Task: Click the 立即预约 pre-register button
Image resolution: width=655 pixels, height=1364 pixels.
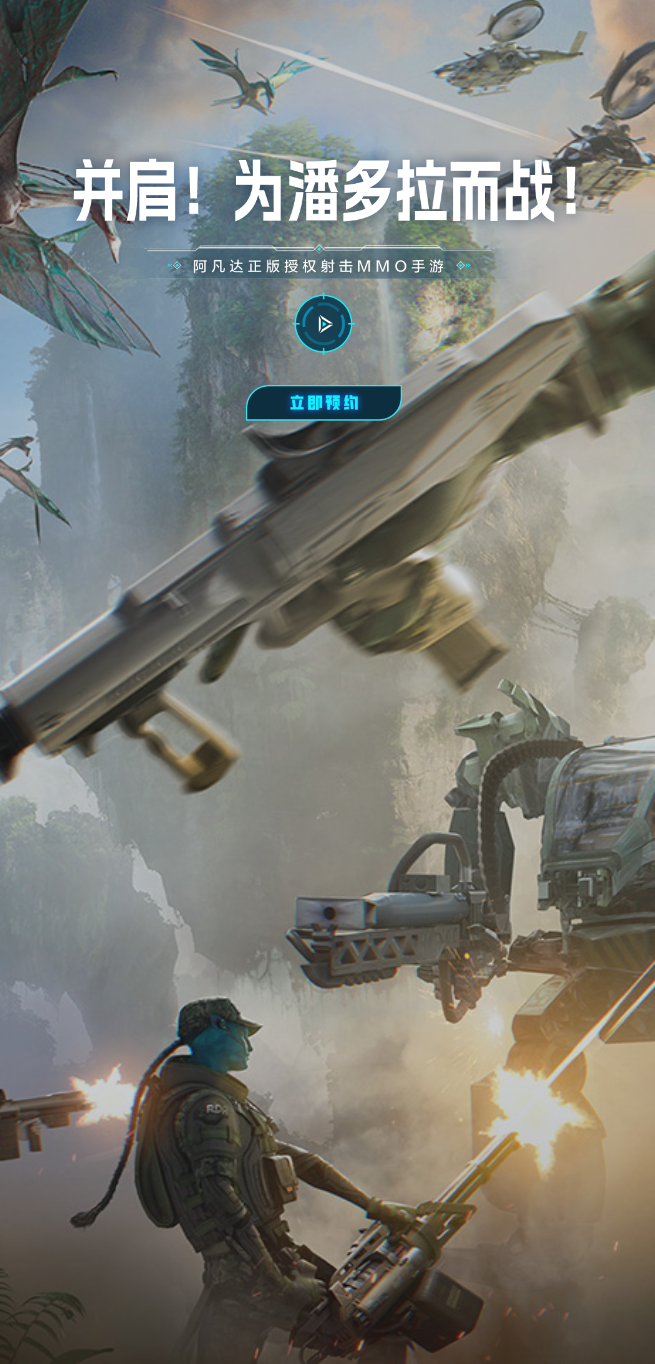Action: point(323,403)
